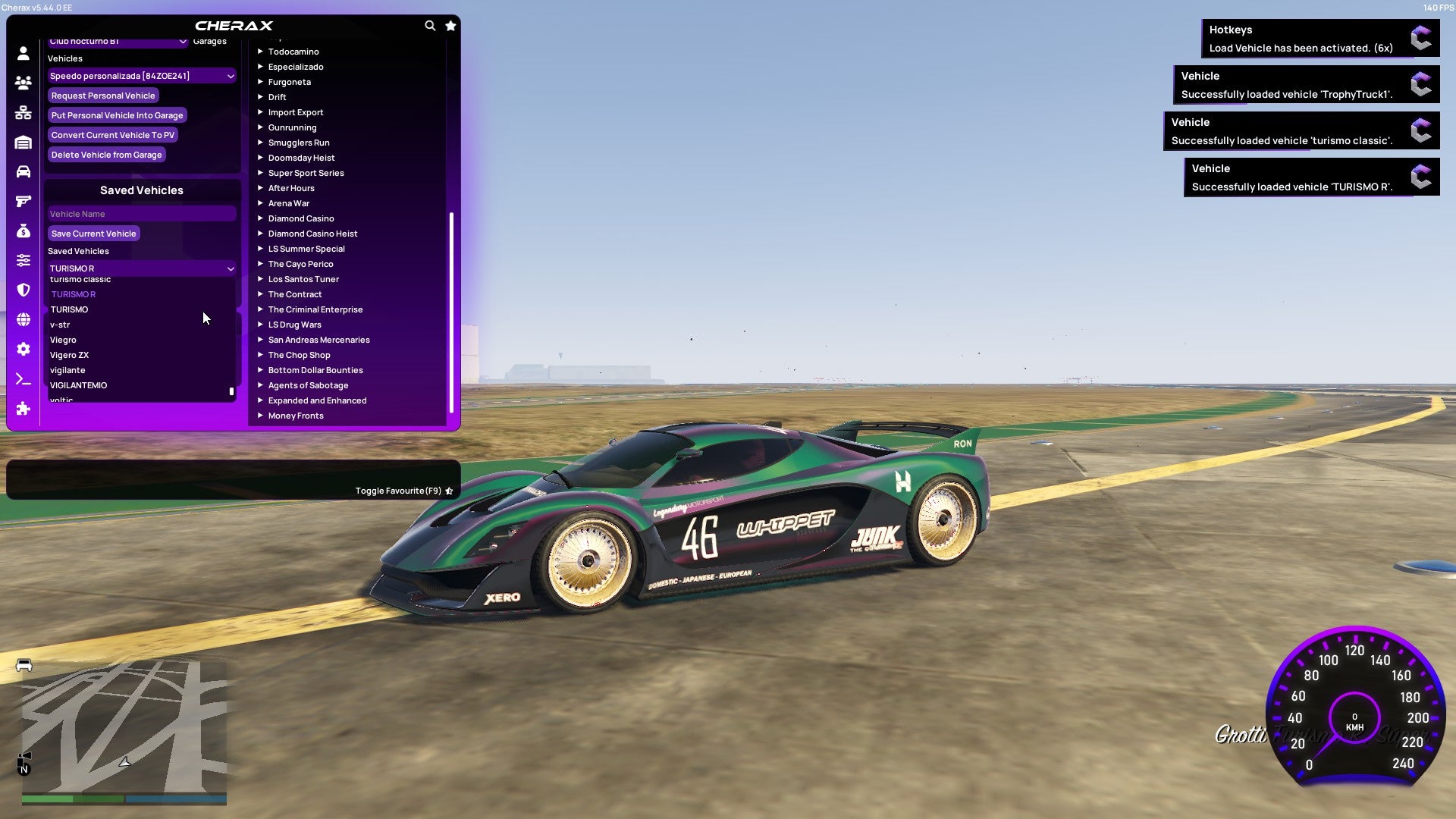Select the Session network icon in sidebar
Screen dimensions: 1456x819
pyautogui.click(x=23, y=111)
